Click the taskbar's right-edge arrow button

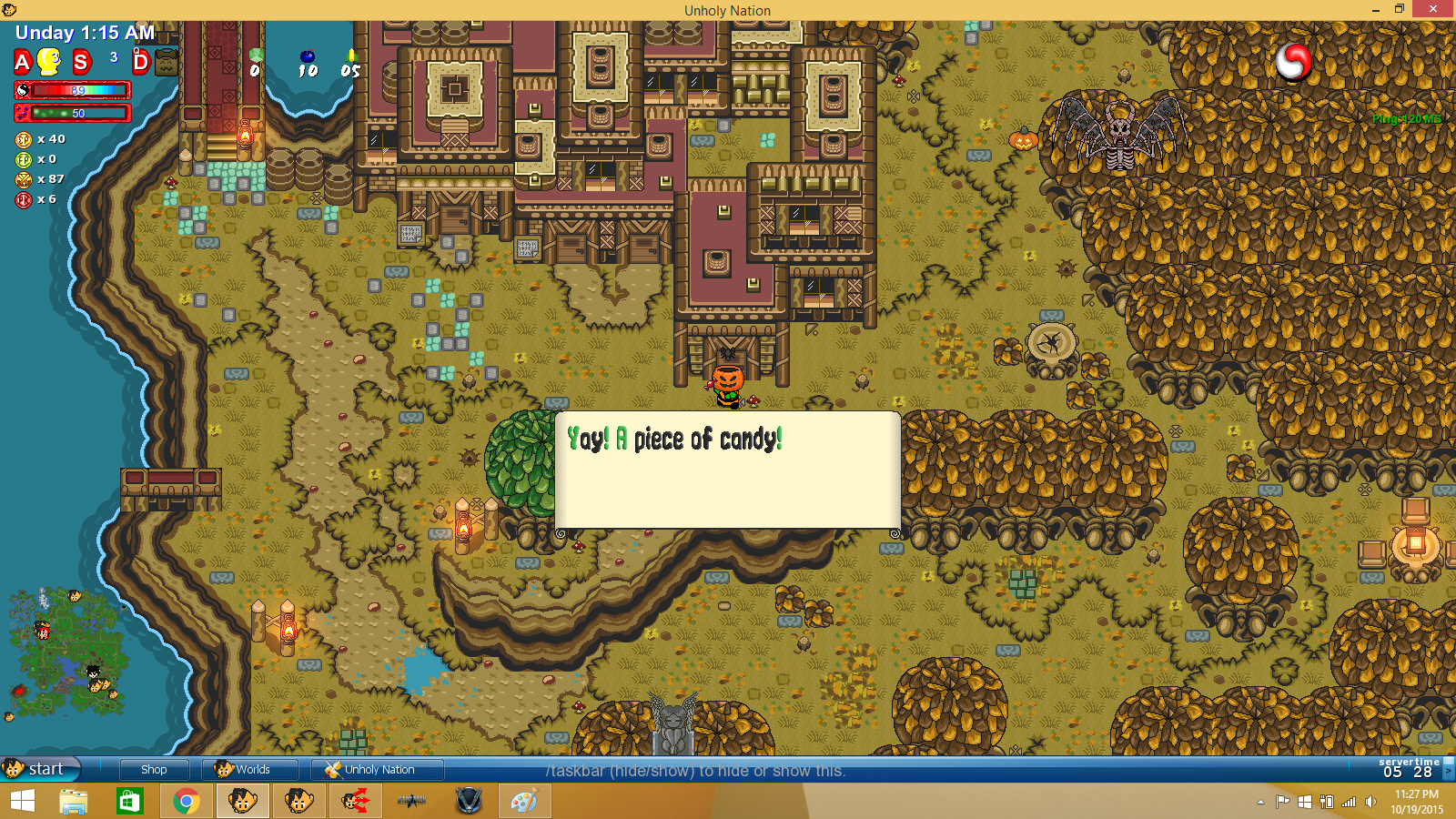(1449, 771)
